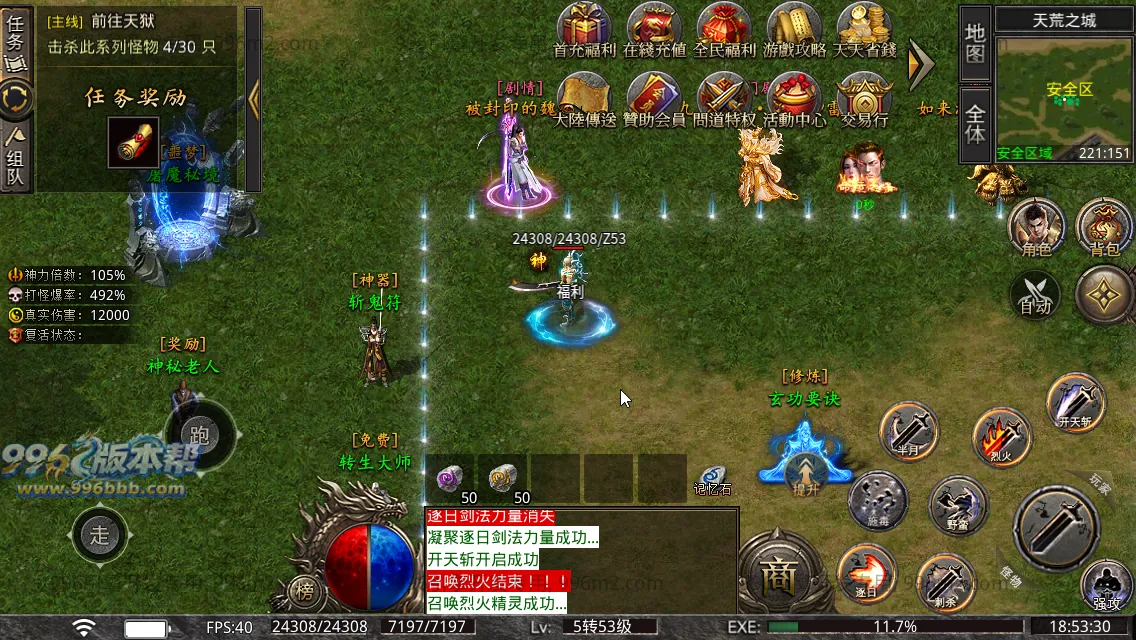The height and width of the screenshot is (640, 1136).
Task: Open the 首充福利 first-recharge gift icon
Action: click(584, 30)
